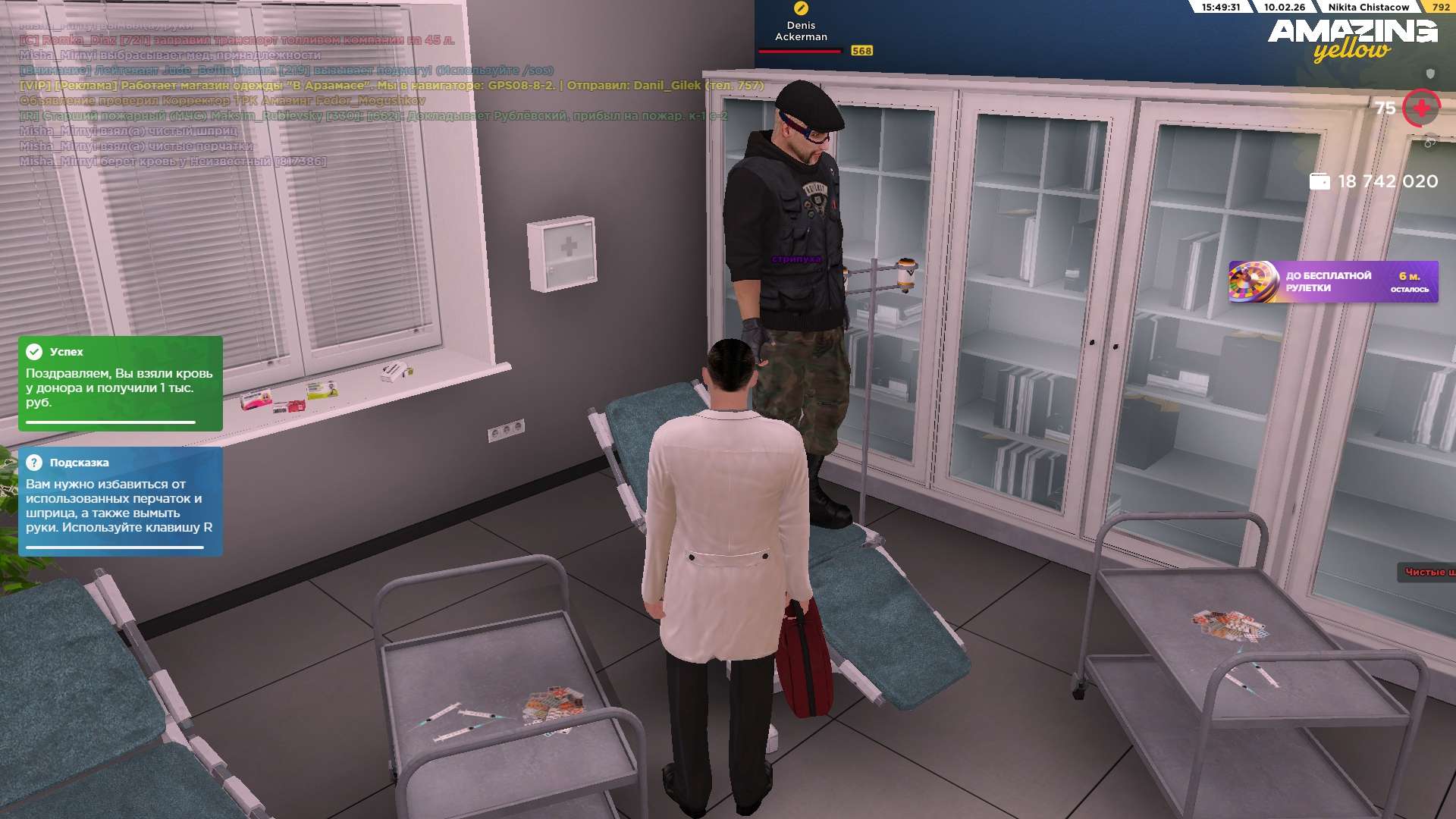This screenshot has height=819, width=1456.
Task: Click the blue hint notification about gloves
Action: 121,501
